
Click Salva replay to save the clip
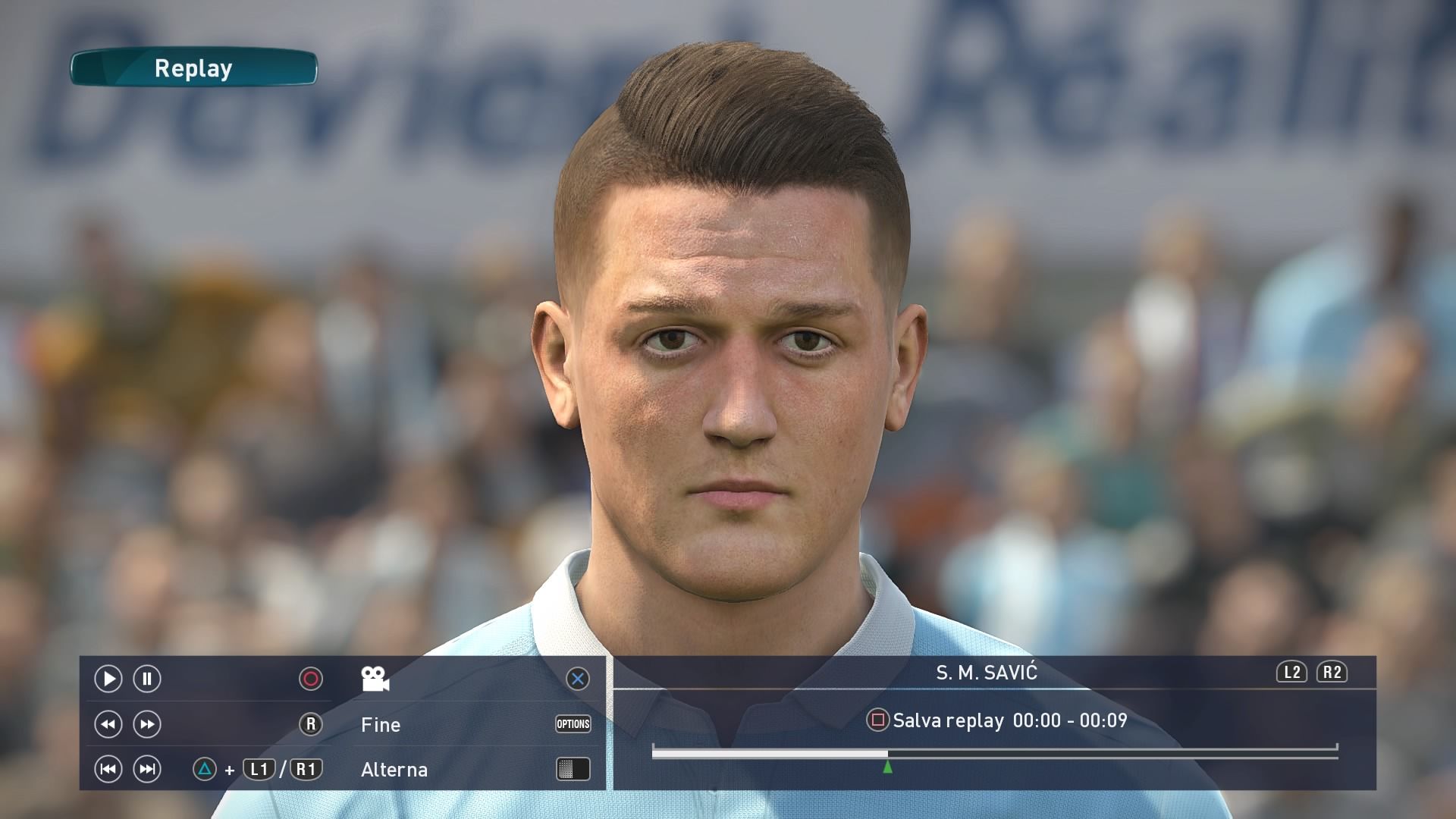point(948,720)
